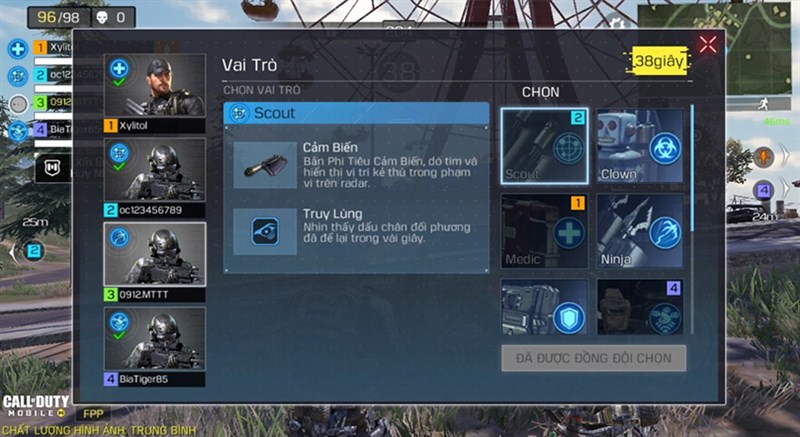Screen dimensions: 800x437
Task: Pick the Medic class tile
Action: [544, 231]
